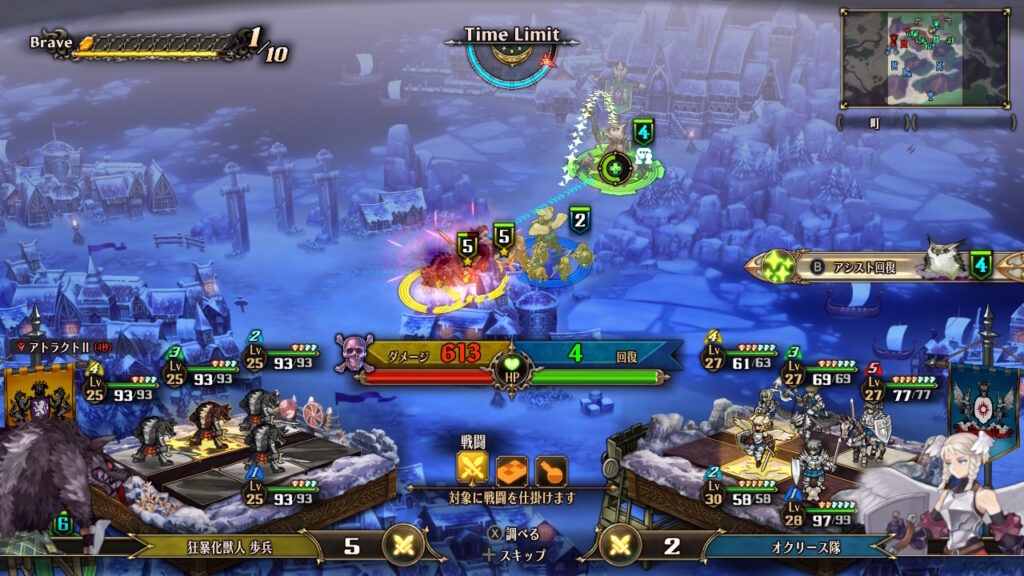Choose the orange formation board command
Viewport: 1024px width, 576px height.
(511, 469)
